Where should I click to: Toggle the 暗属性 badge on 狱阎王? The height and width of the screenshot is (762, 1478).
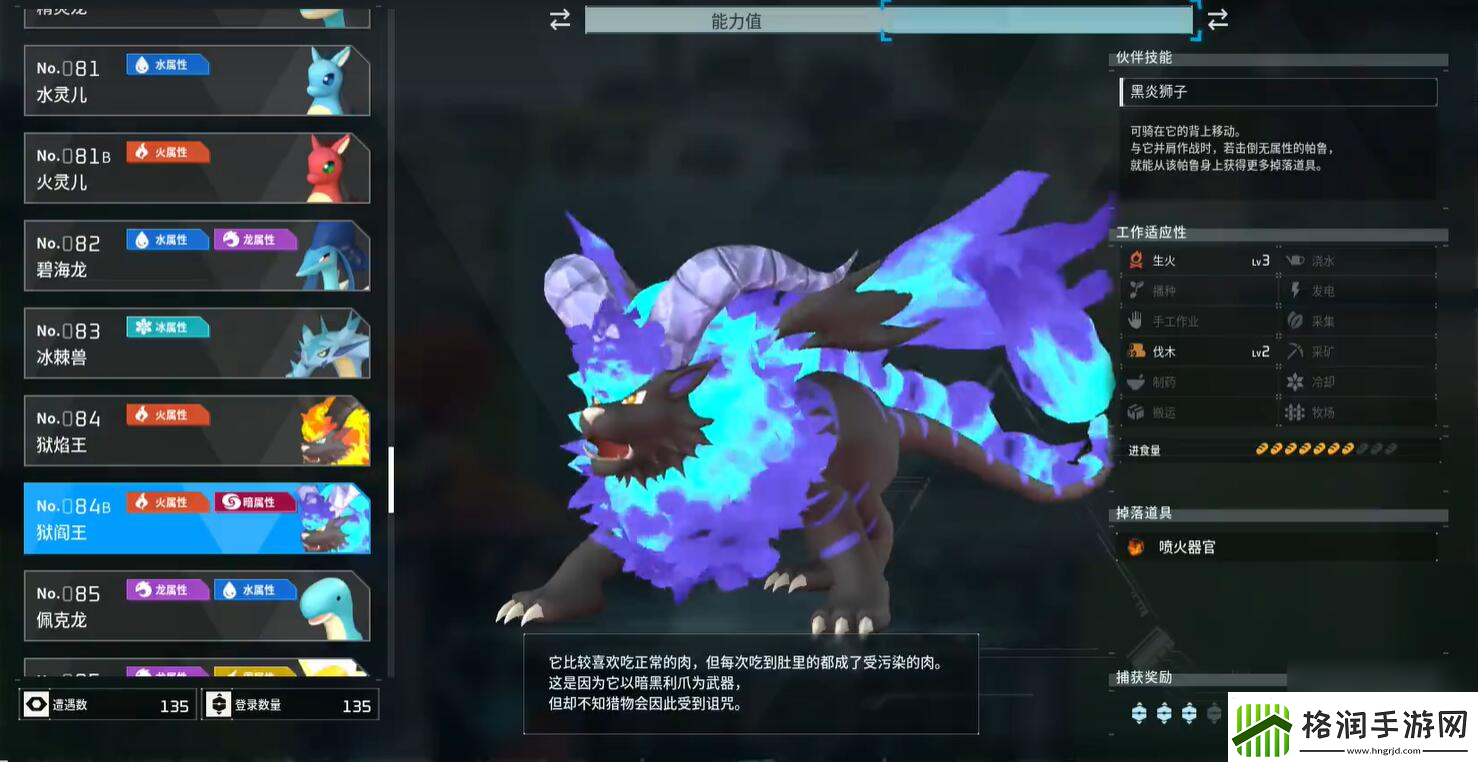coord(255,501)
